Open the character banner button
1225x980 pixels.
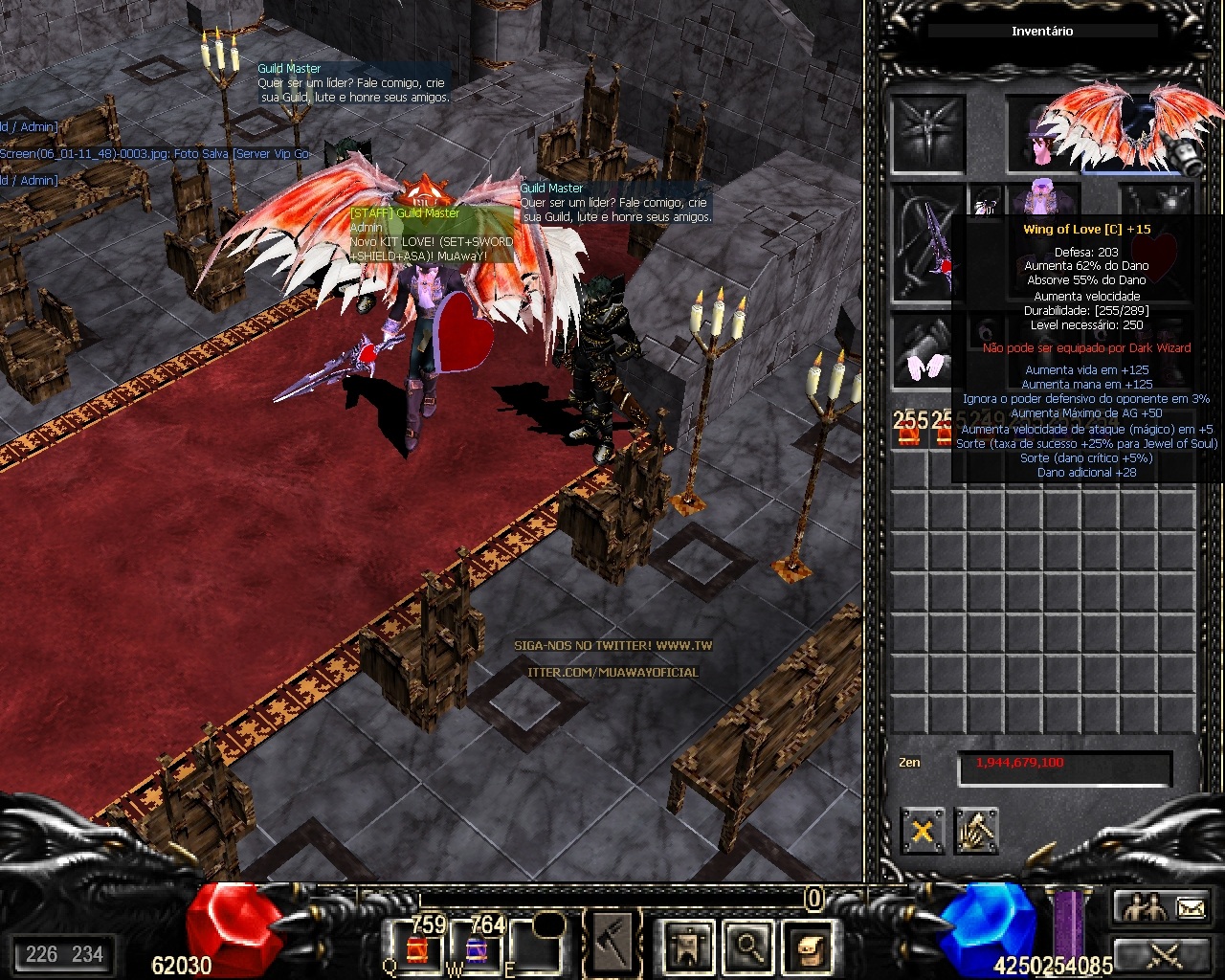[687, 947]
